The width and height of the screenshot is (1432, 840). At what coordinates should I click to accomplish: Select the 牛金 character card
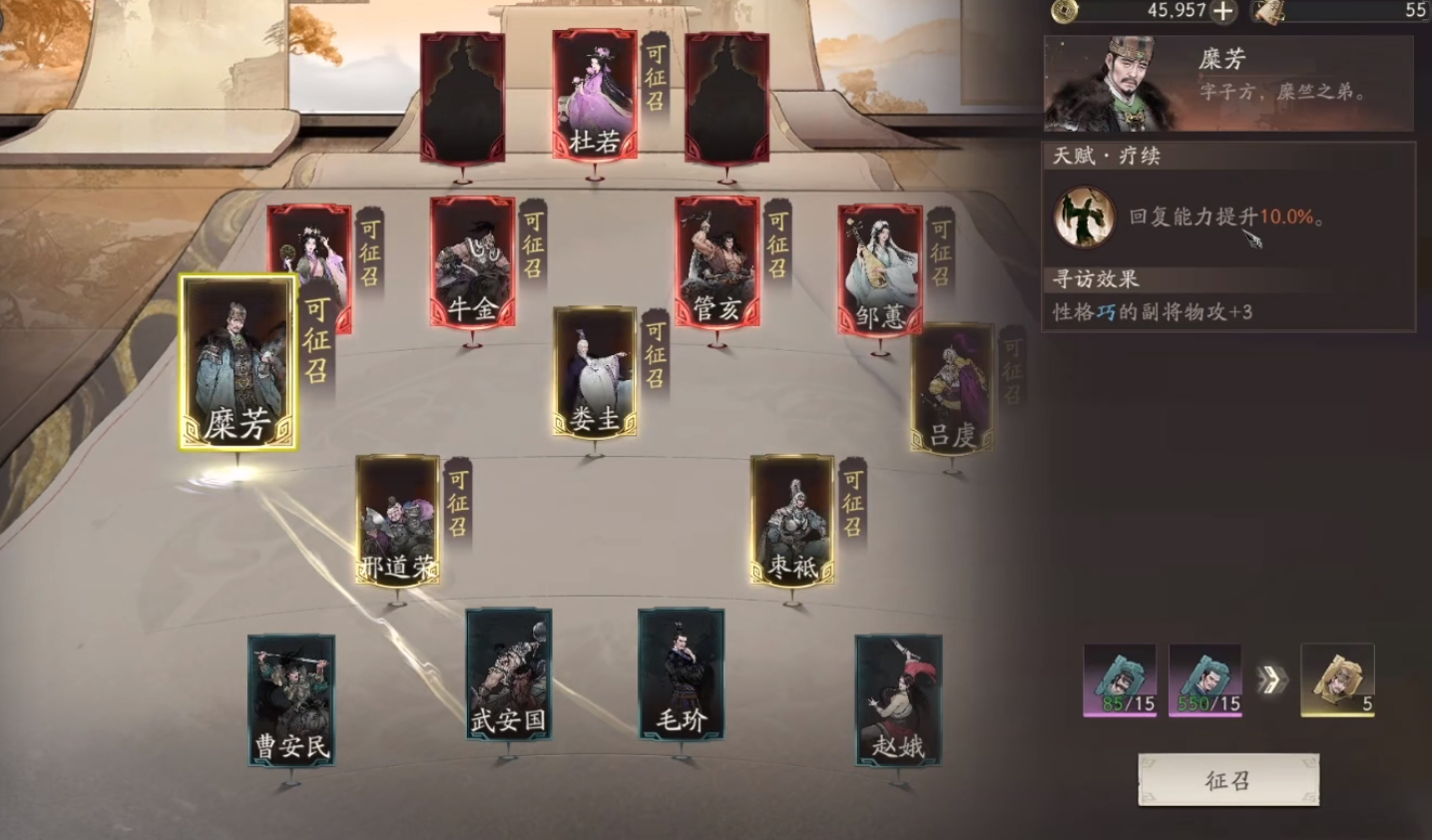(474, 264)
